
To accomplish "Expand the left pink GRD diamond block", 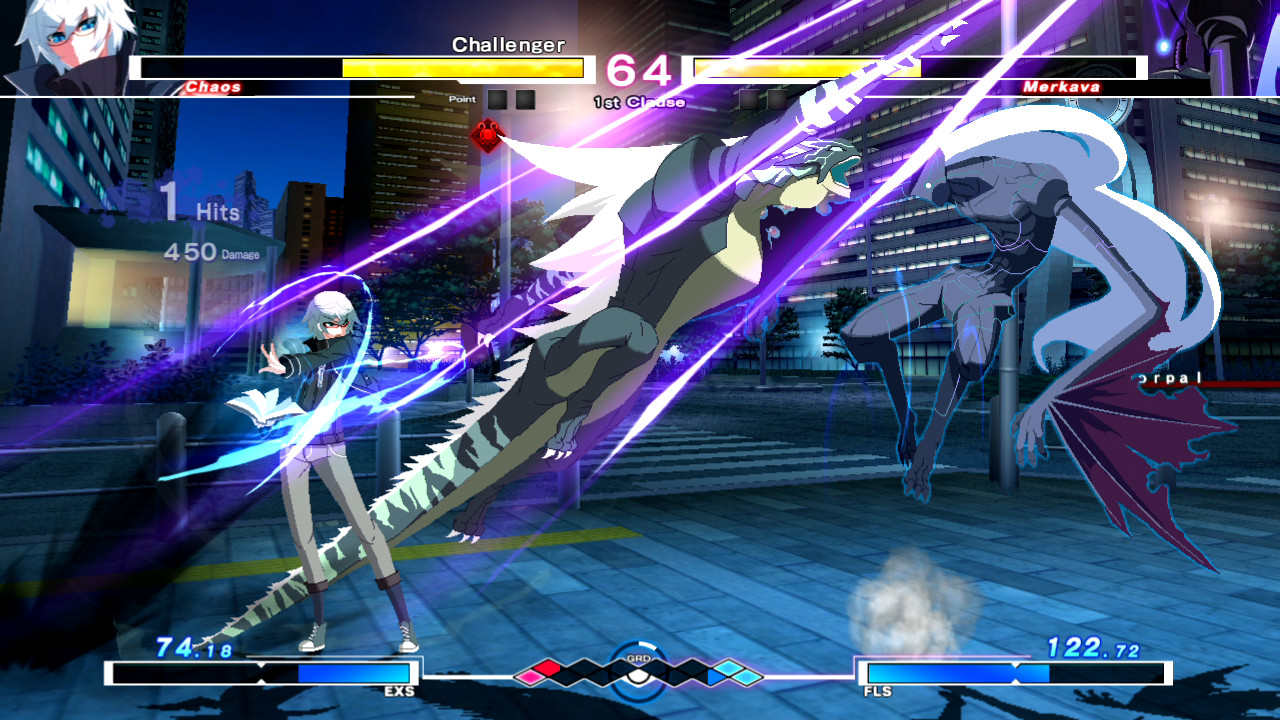I will (x=532, y=676).
